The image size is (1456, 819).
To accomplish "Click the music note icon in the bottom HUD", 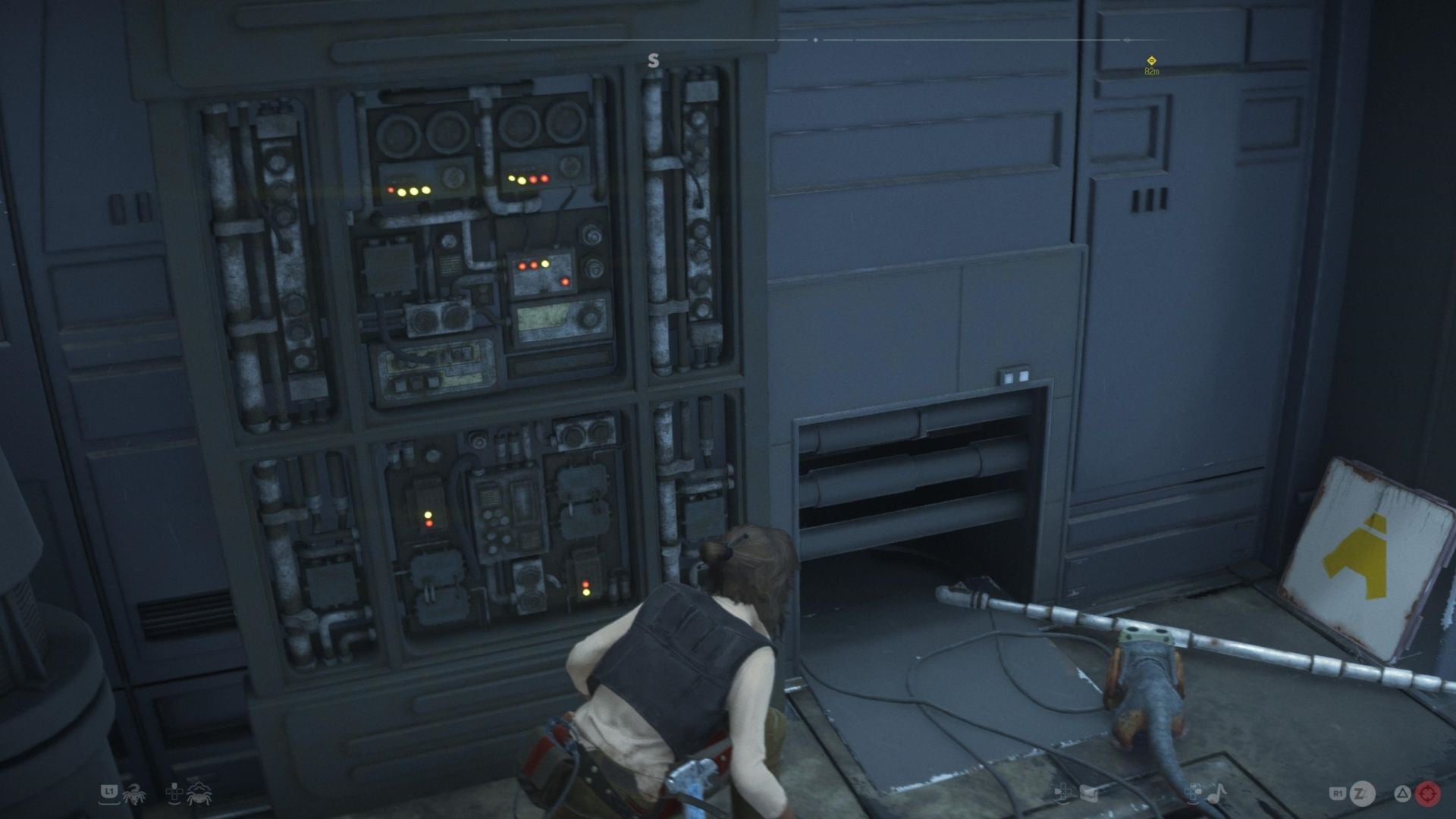I will [1217, 794].
